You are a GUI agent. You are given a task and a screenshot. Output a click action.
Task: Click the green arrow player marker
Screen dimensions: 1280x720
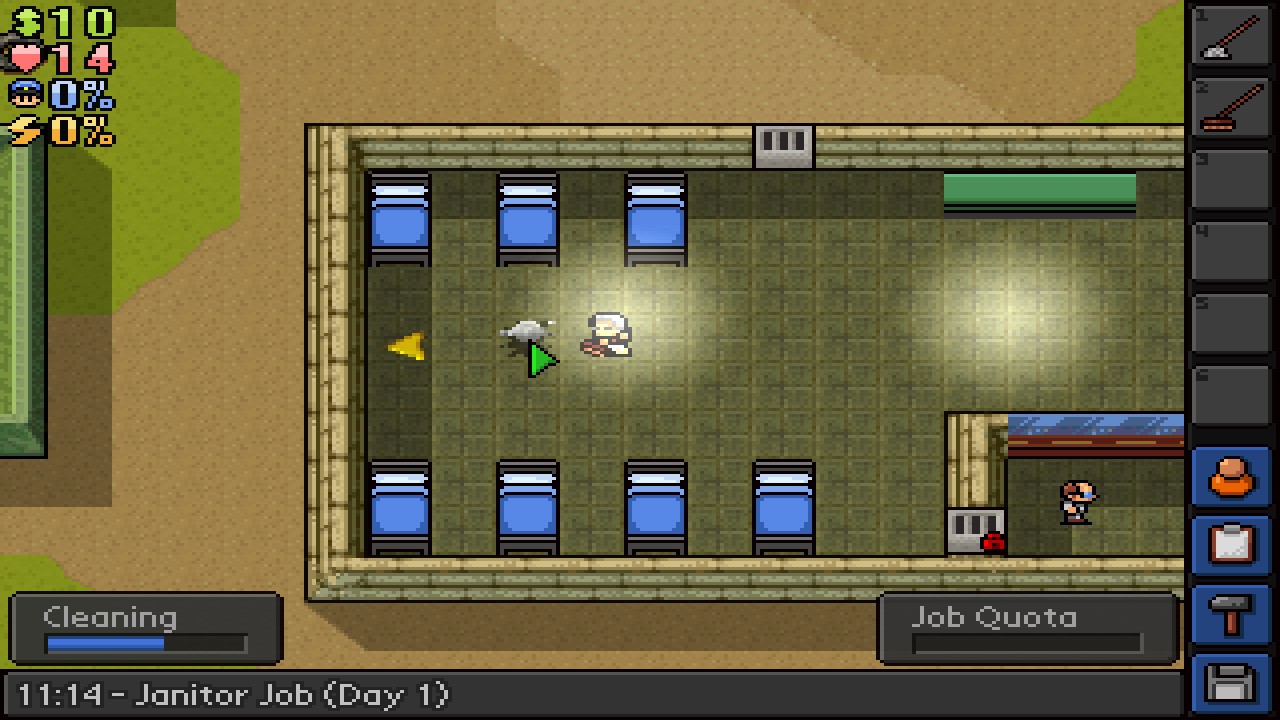540,360
